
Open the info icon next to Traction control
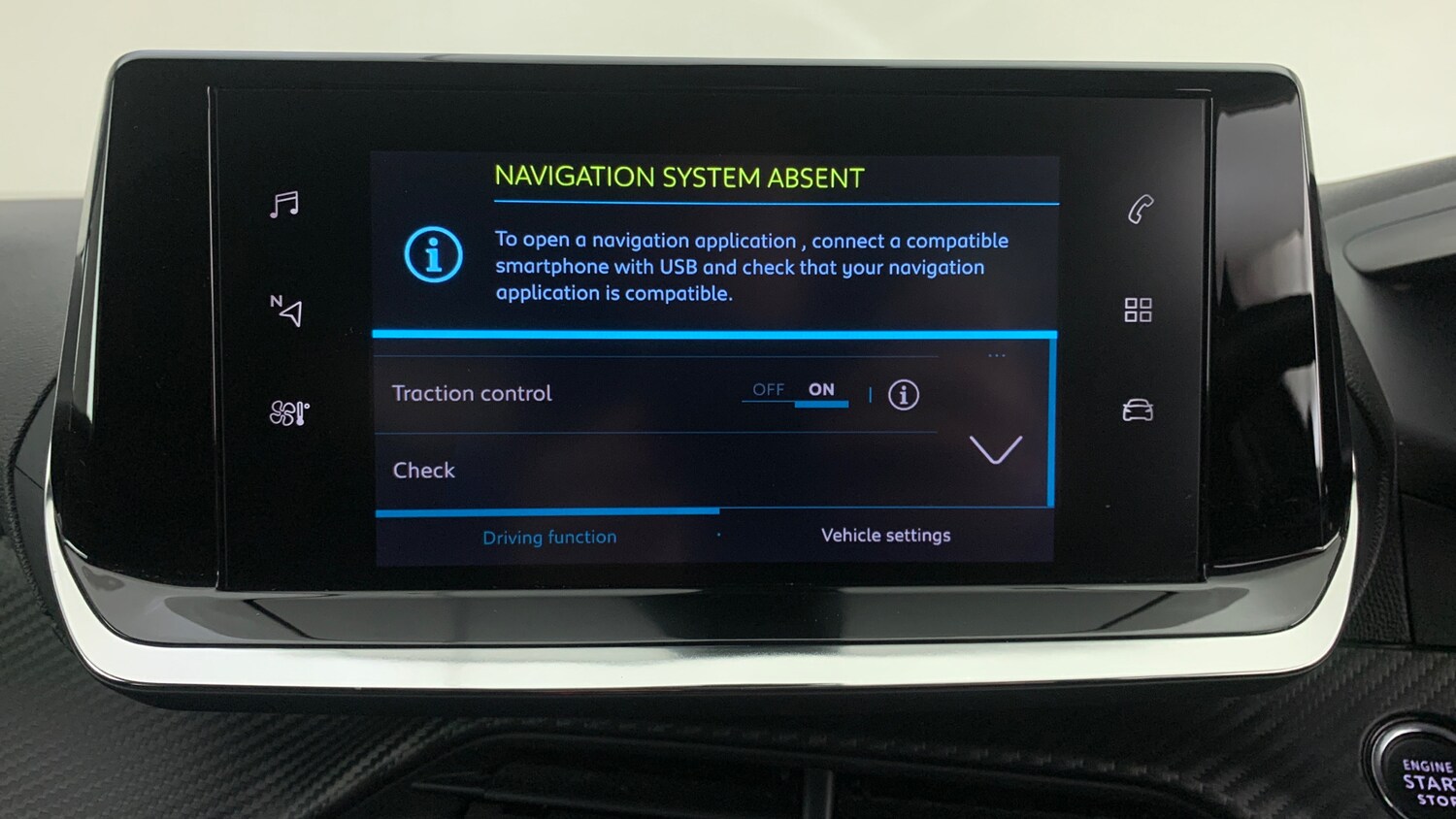[902, 395]
